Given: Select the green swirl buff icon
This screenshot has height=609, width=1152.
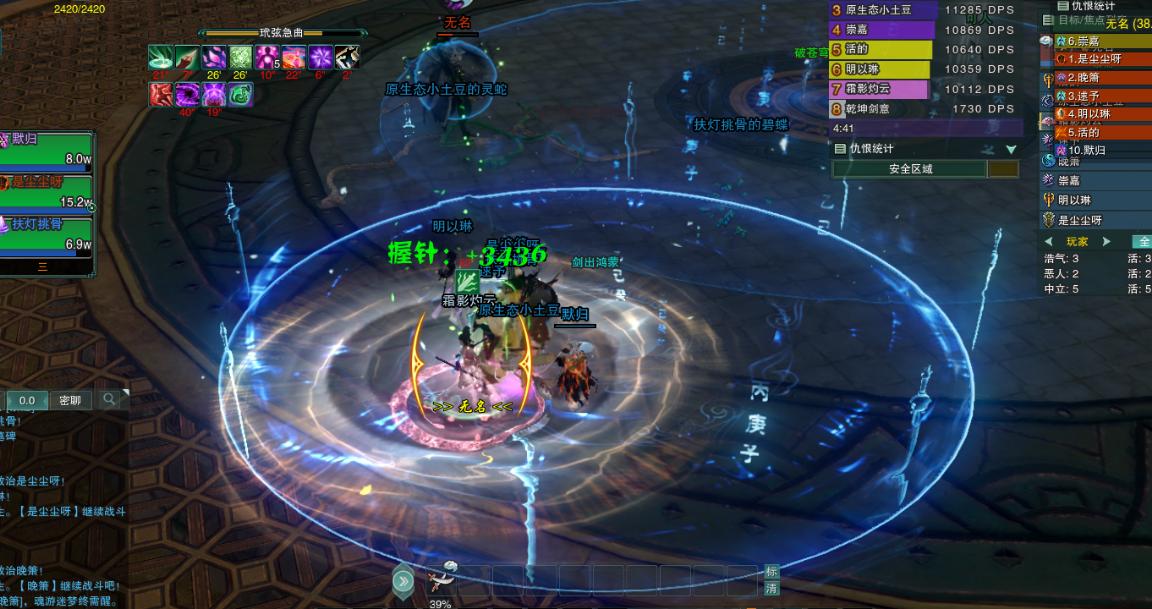Looking at the screenshot, I should pos(240,94).
